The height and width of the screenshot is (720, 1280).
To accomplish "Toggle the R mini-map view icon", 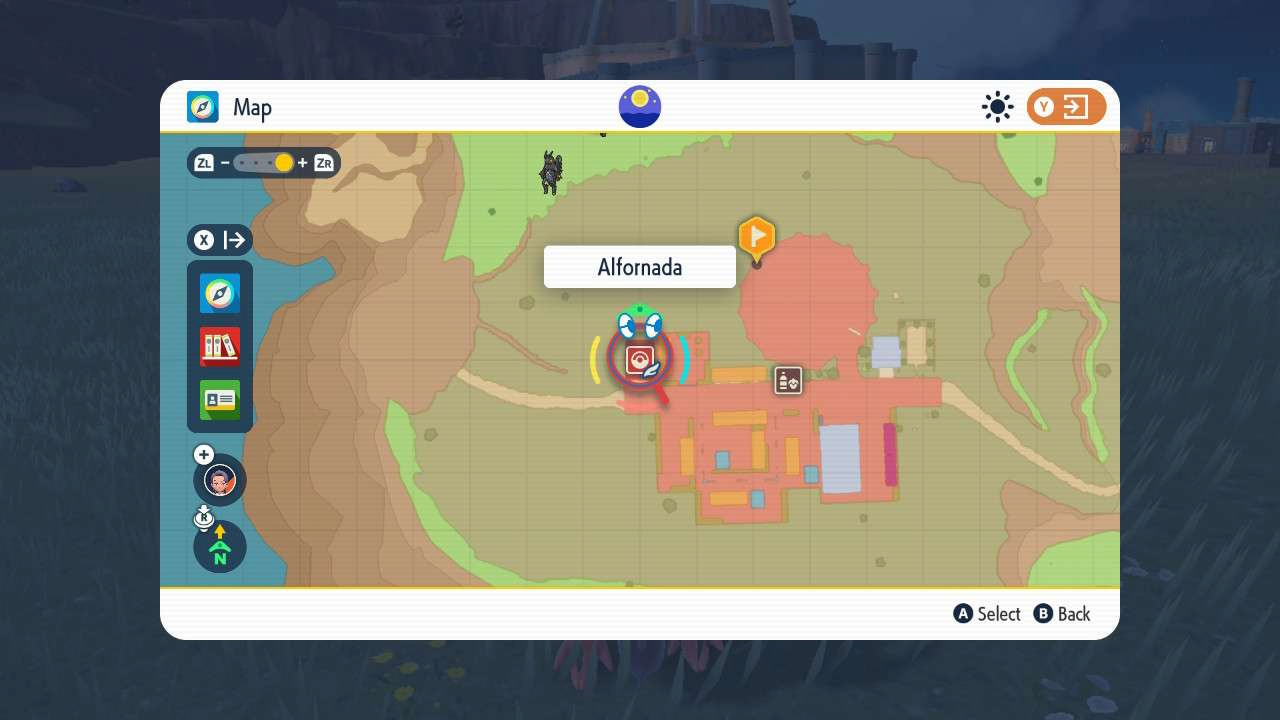I will [204, 516].
